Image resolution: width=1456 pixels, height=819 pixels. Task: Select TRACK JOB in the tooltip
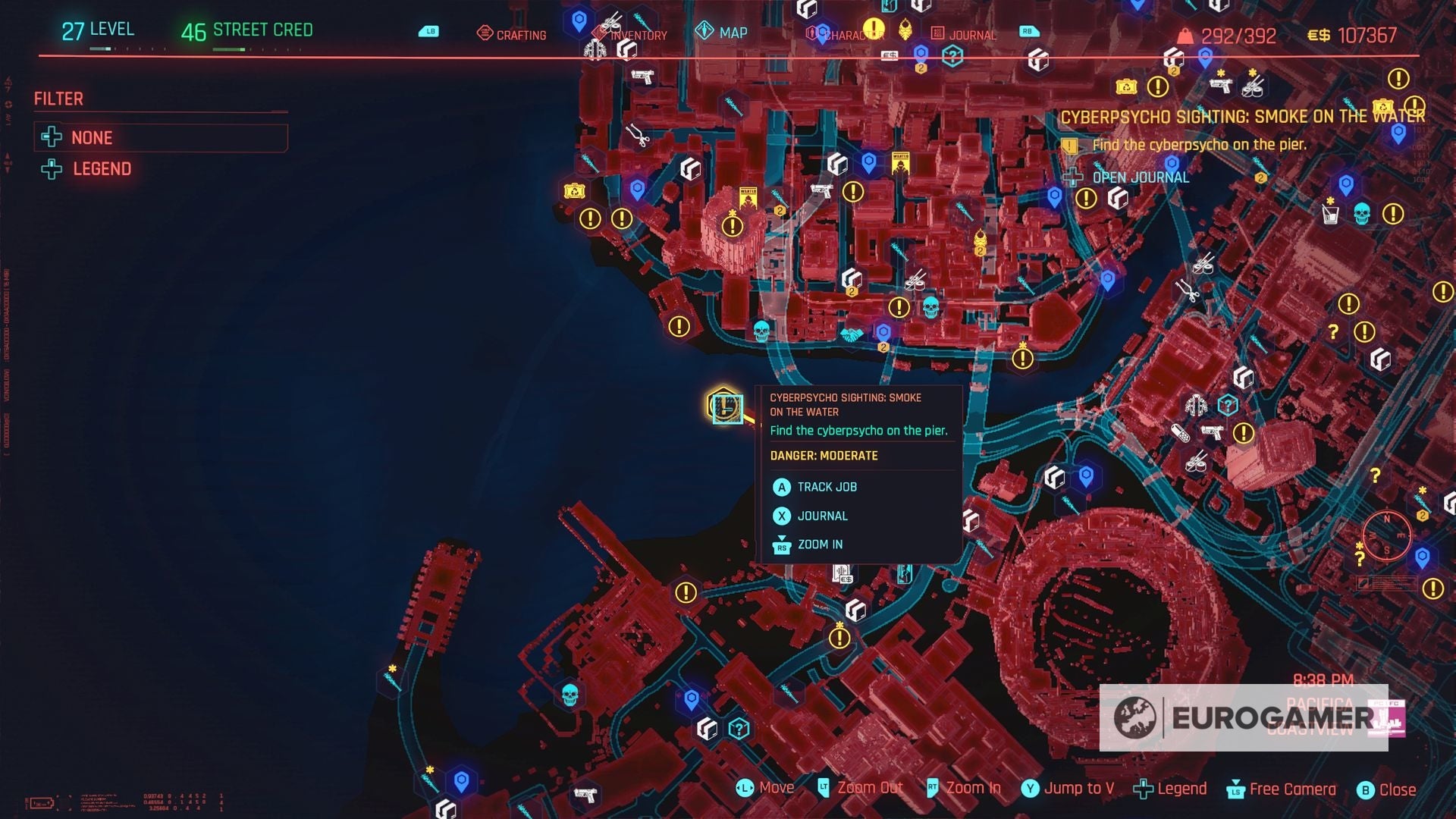click(827, 487)
